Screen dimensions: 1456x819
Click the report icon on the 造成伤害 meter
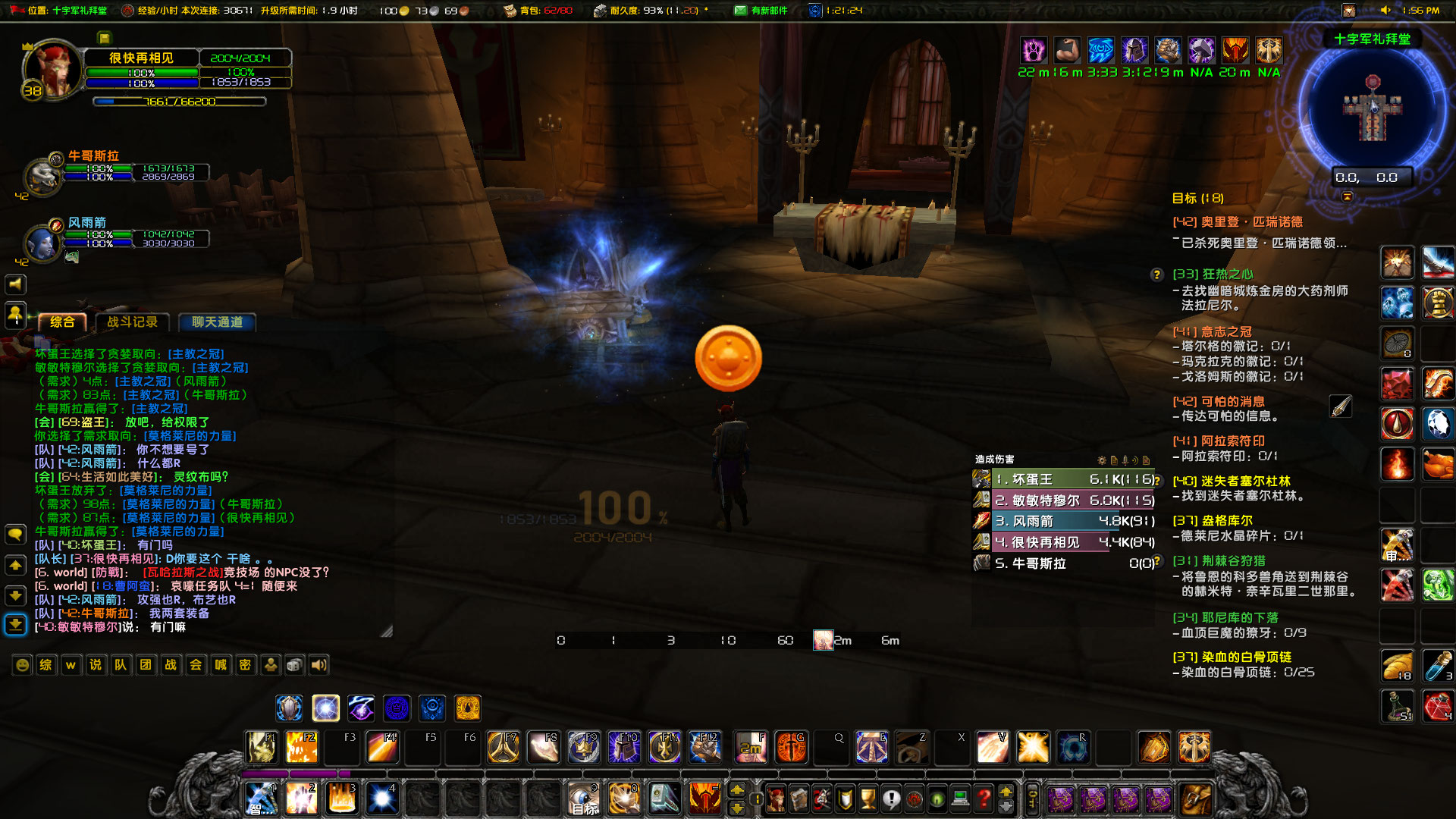click(x=1115, y=461)
